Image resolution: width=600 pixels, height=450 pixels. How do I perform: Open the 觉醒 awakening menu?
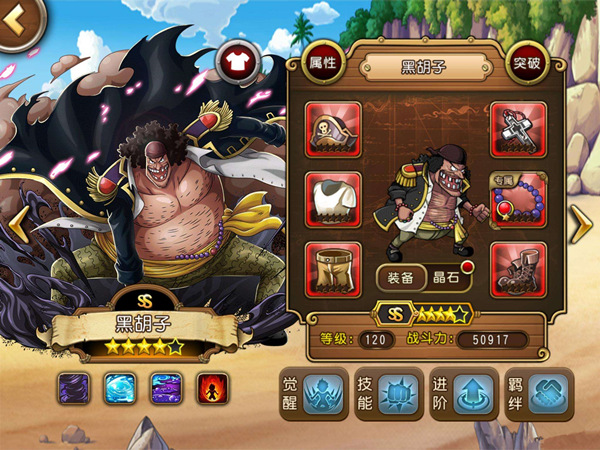pos(311,394)
